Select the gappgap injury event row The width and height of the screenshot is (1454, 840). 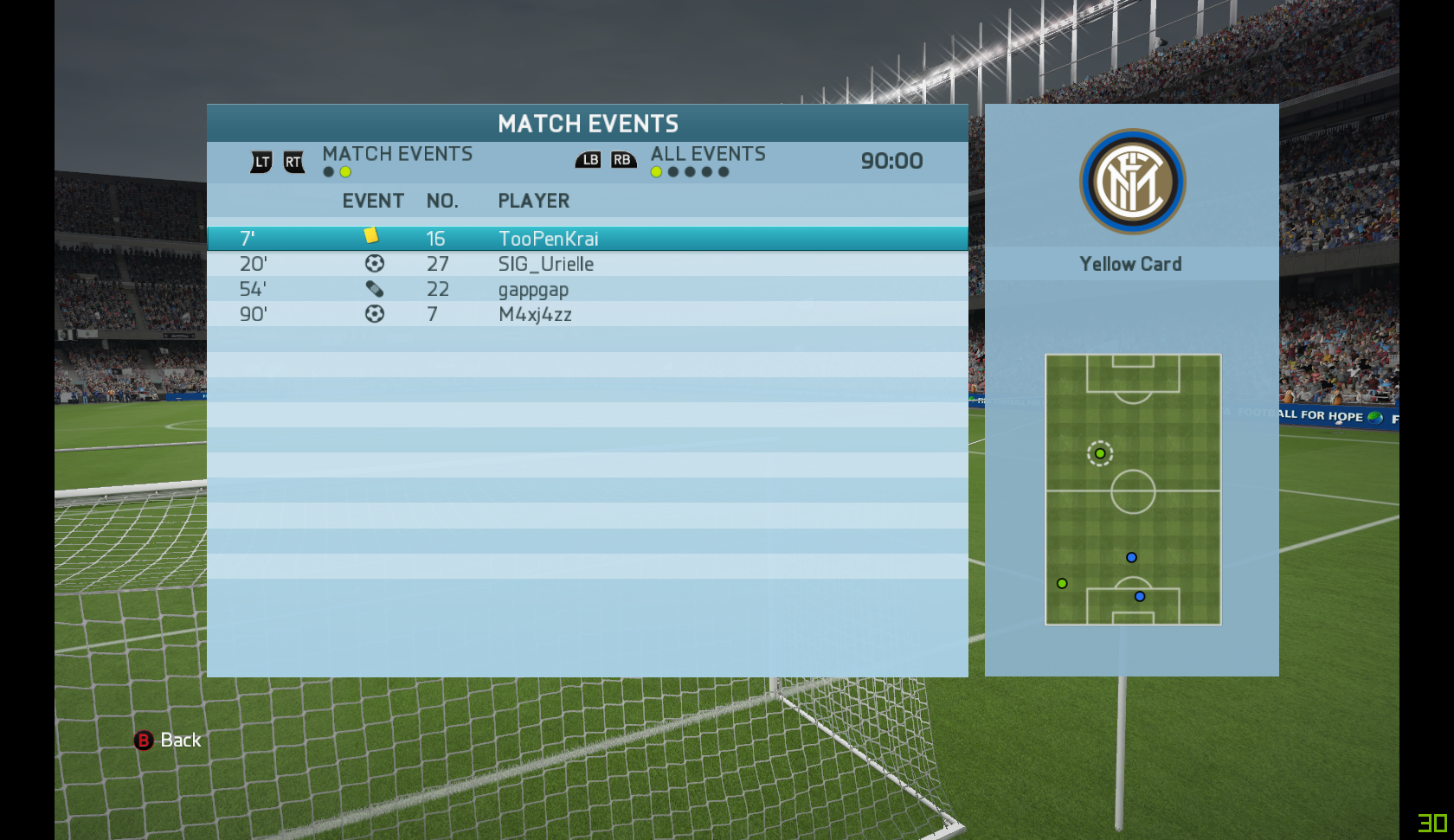(587, 289)
